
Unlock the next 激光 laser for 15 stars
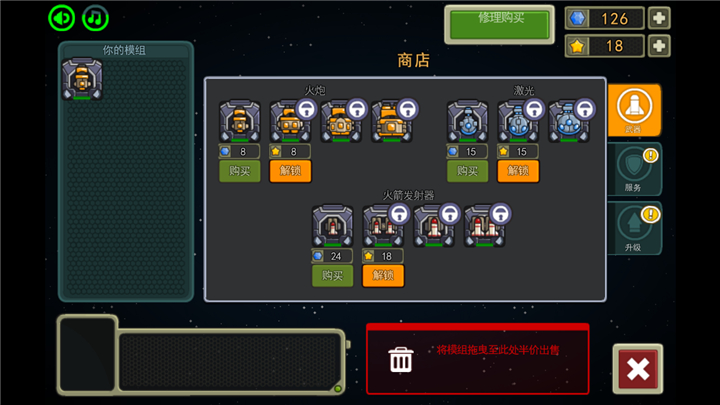pos(518,171)
